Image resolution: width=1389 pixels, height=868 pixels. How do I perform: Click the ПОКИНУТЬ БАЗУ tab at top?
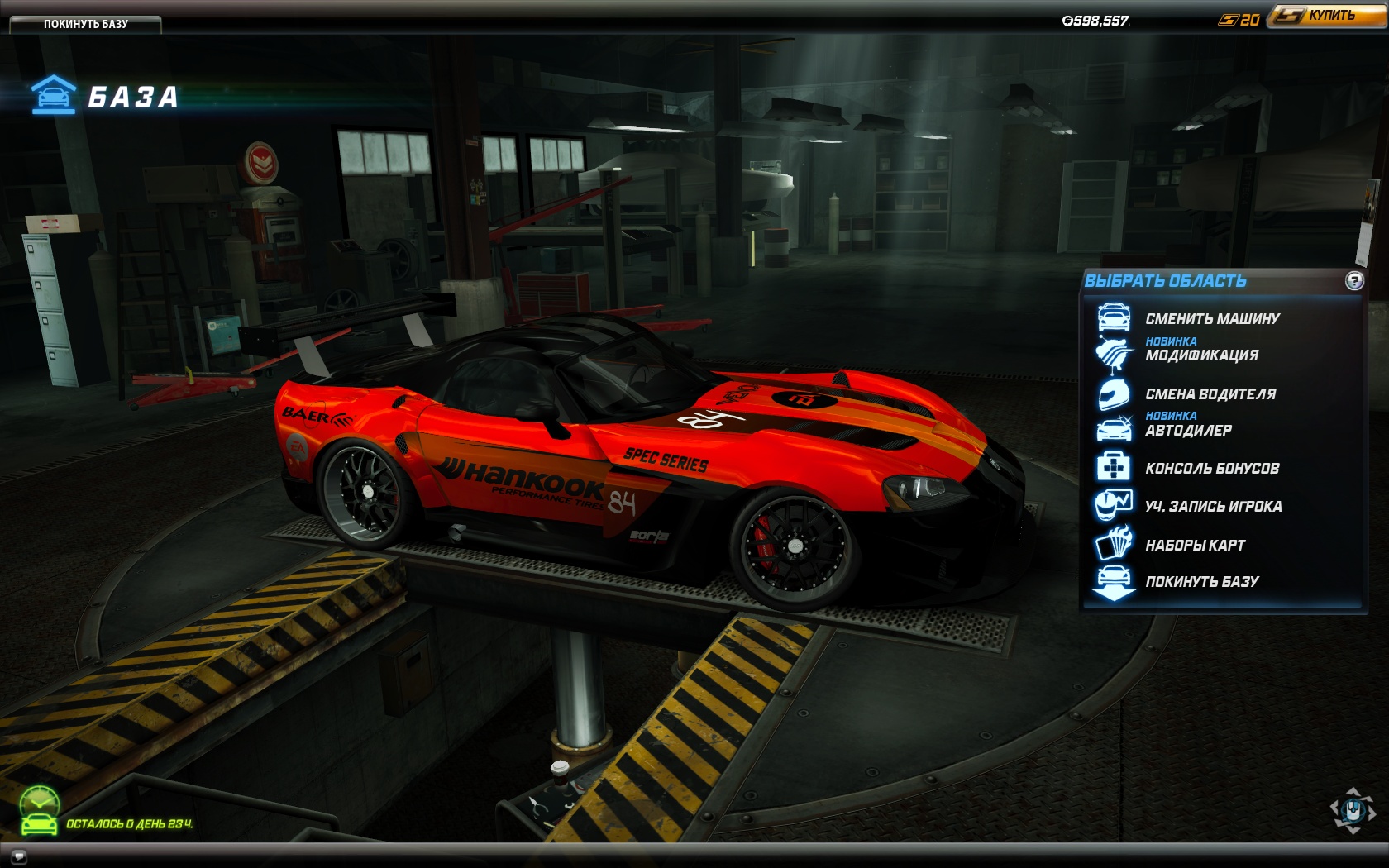(85, 24)
